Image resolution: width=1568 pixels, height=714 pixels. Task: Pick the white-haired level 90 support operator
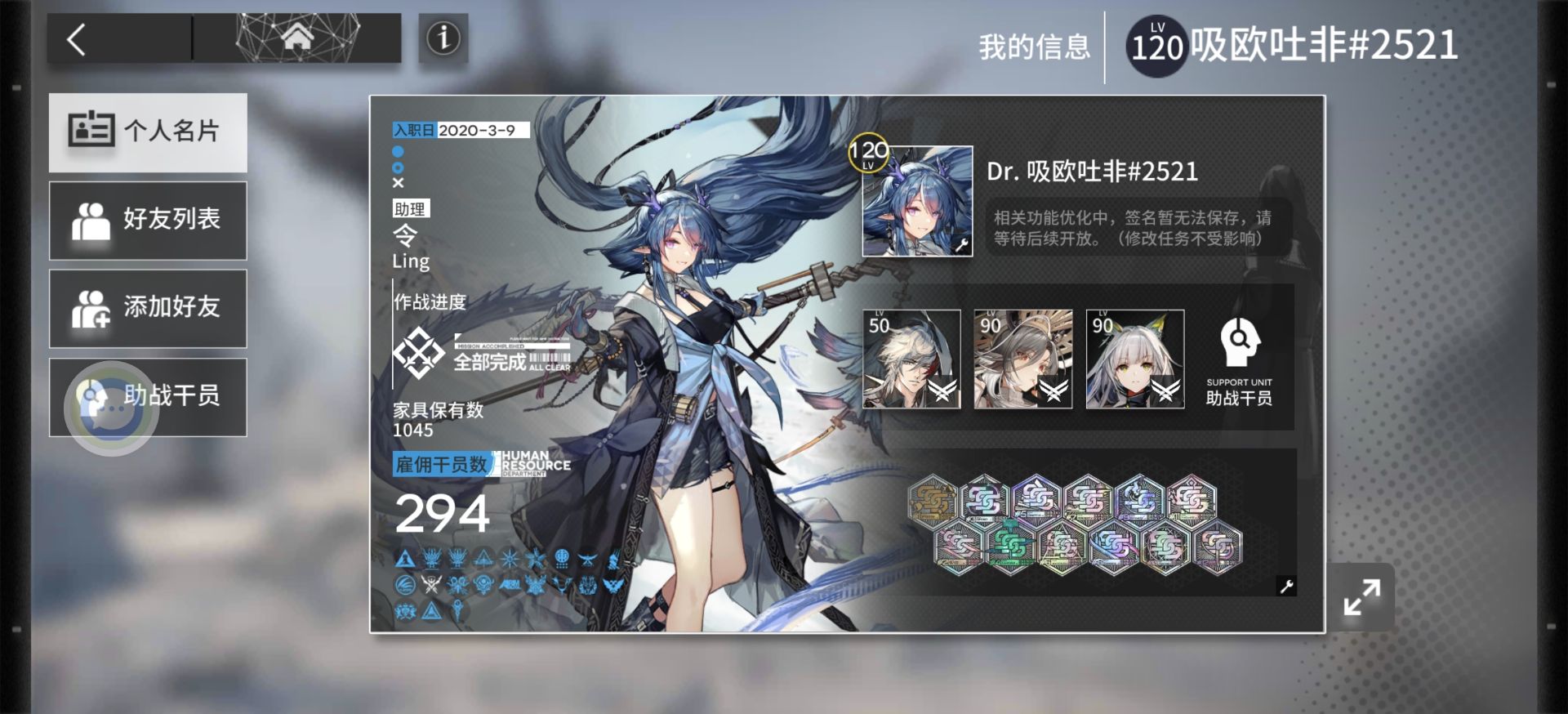[1134, 359]
